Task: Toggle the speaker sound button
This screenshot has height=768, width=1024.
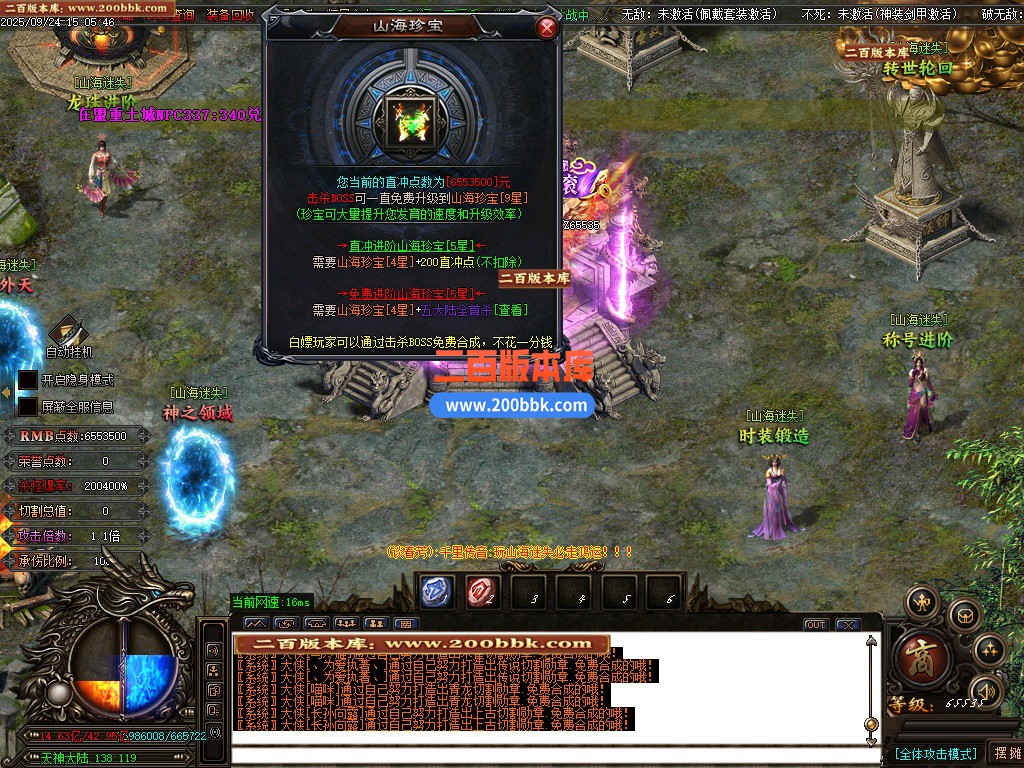Action: click(x=987, y=690)
